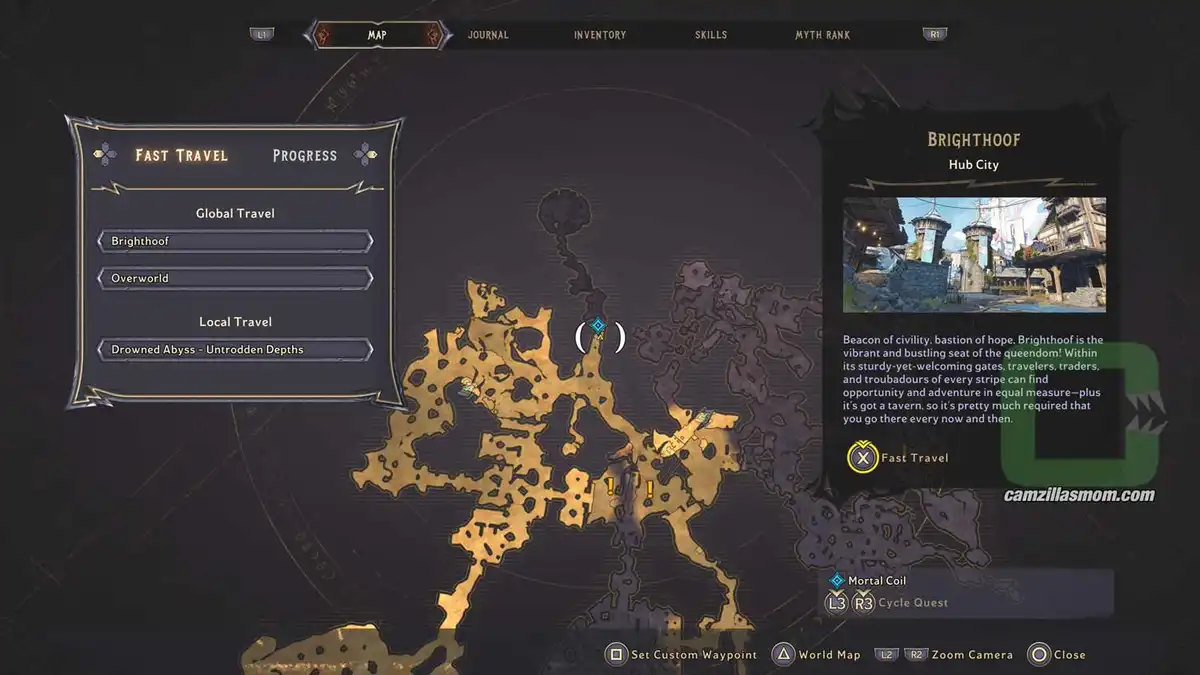Open the Inventory tab

[x=600, y=35]
